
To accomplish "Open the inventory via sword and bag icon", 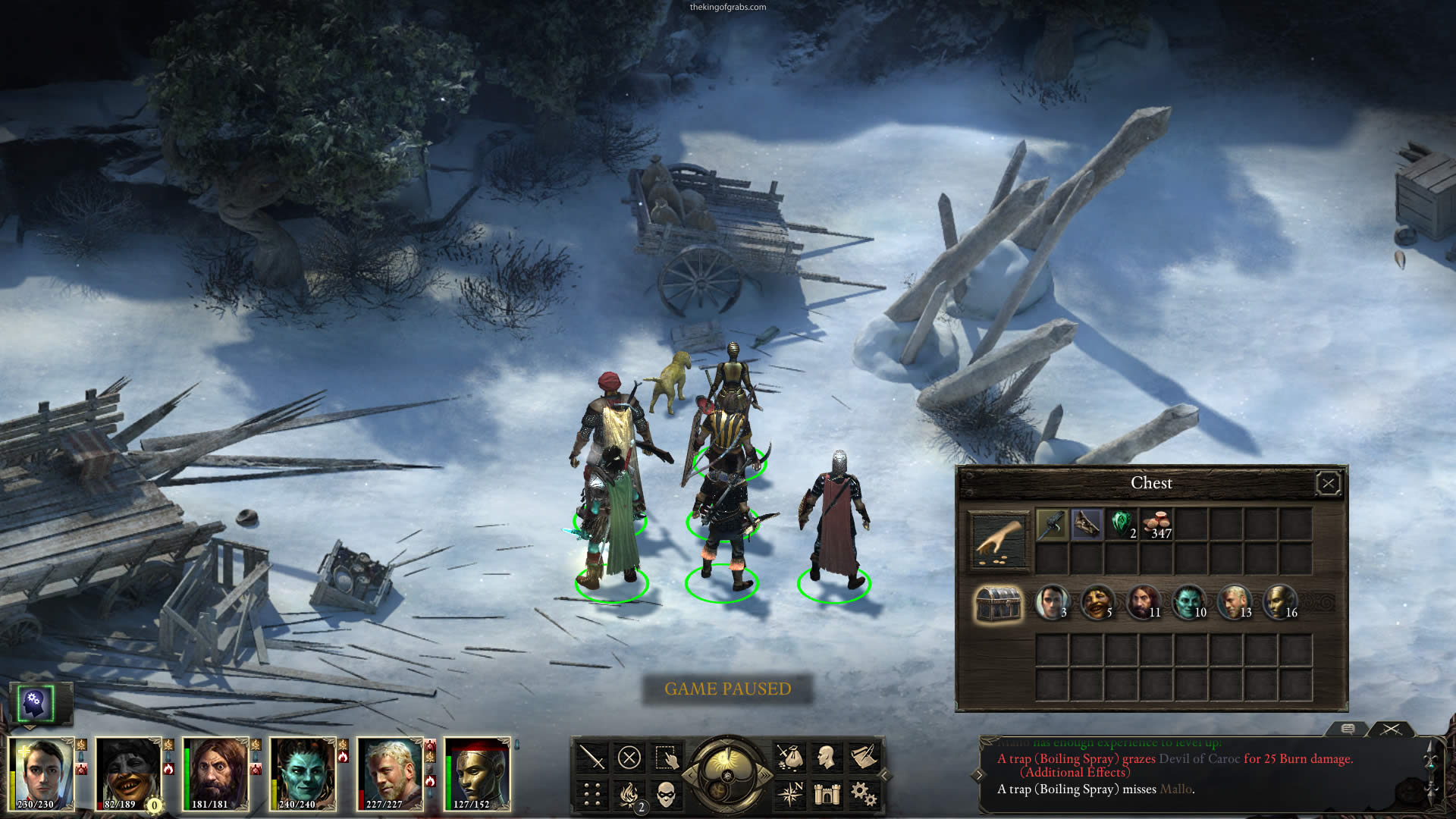I will point(789,758).
